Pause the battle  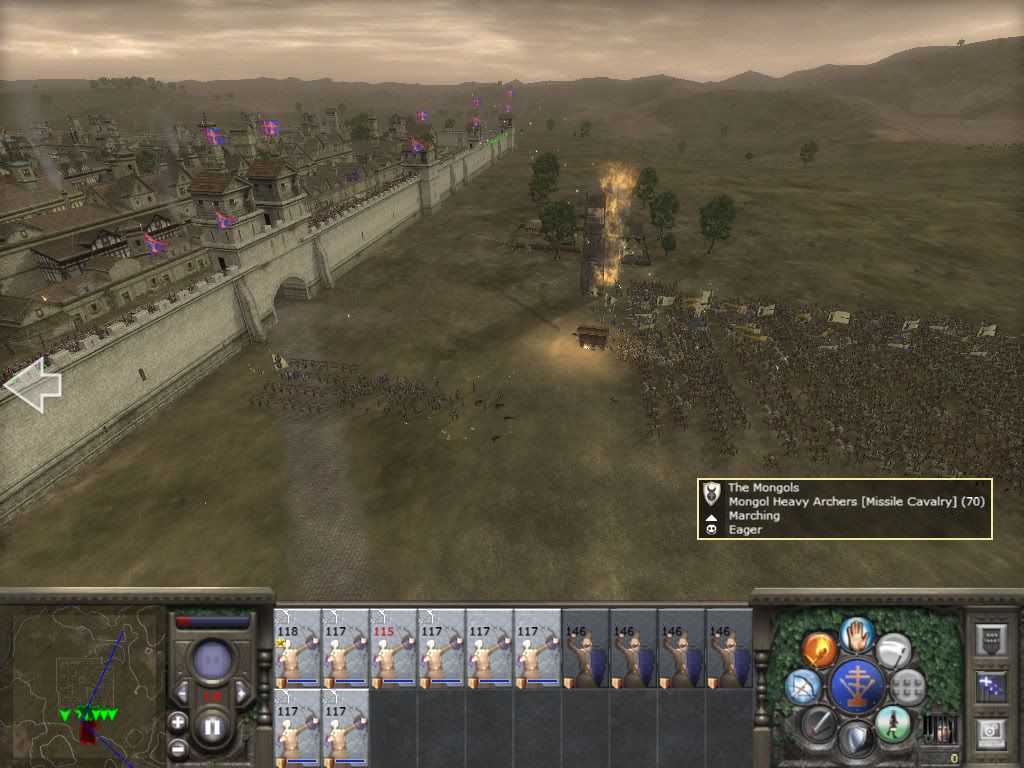(212, 728)
